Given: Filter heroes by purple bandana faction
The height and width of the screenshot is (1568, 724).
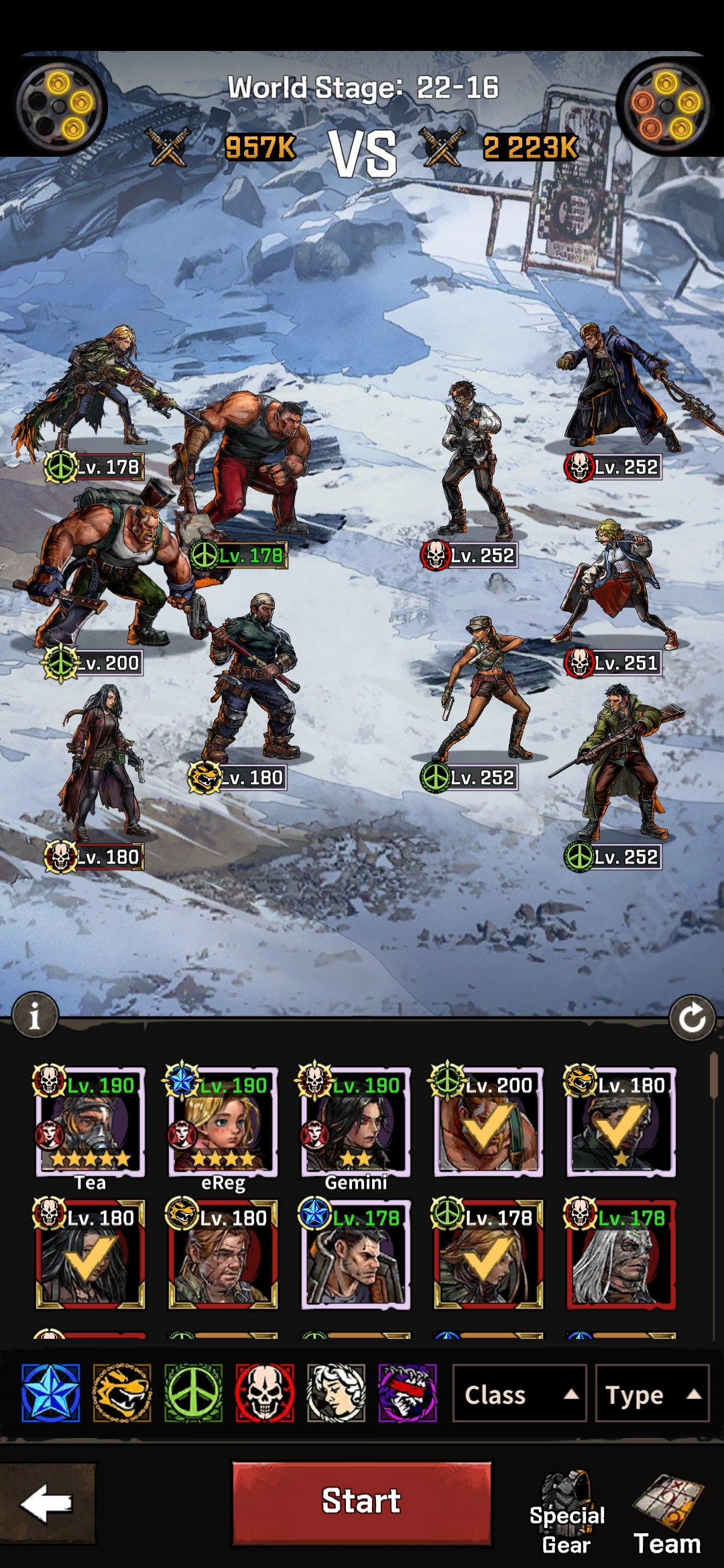Looking at the screenshot, I should coord(408,1393).
